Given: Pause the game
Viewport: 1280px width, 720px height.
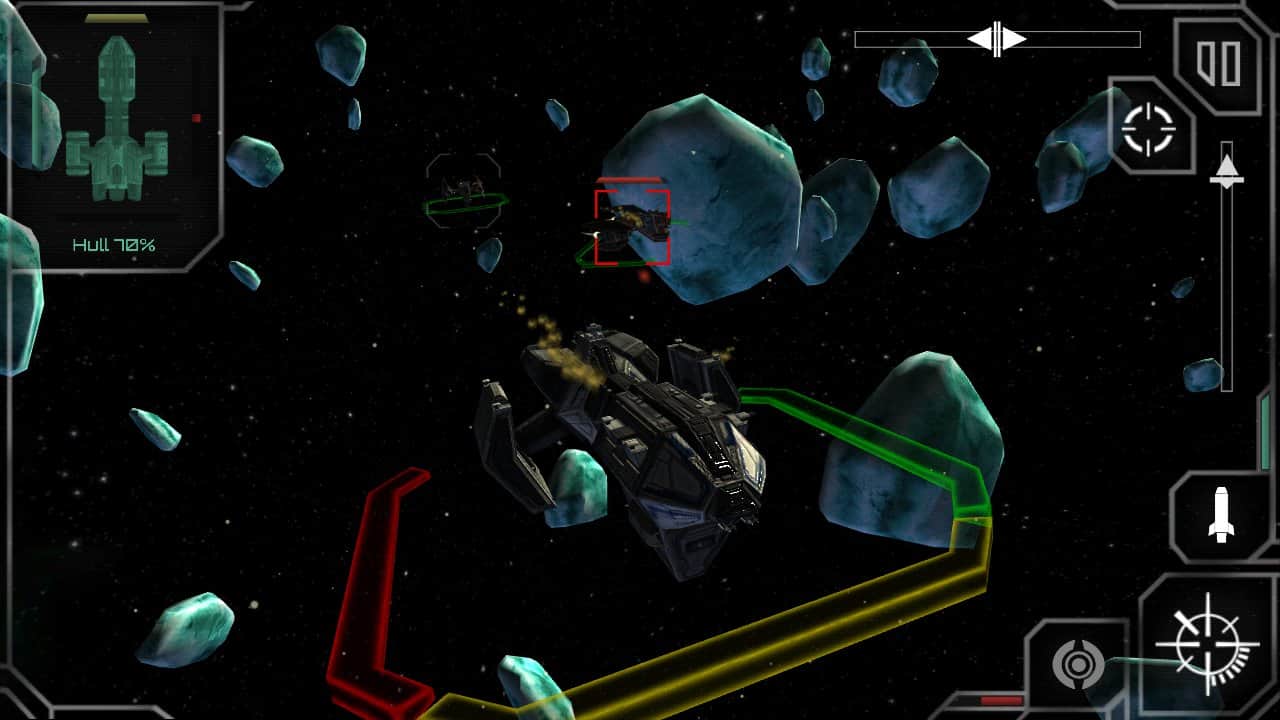Looking at the screenshot, I should coord(1219,63).
